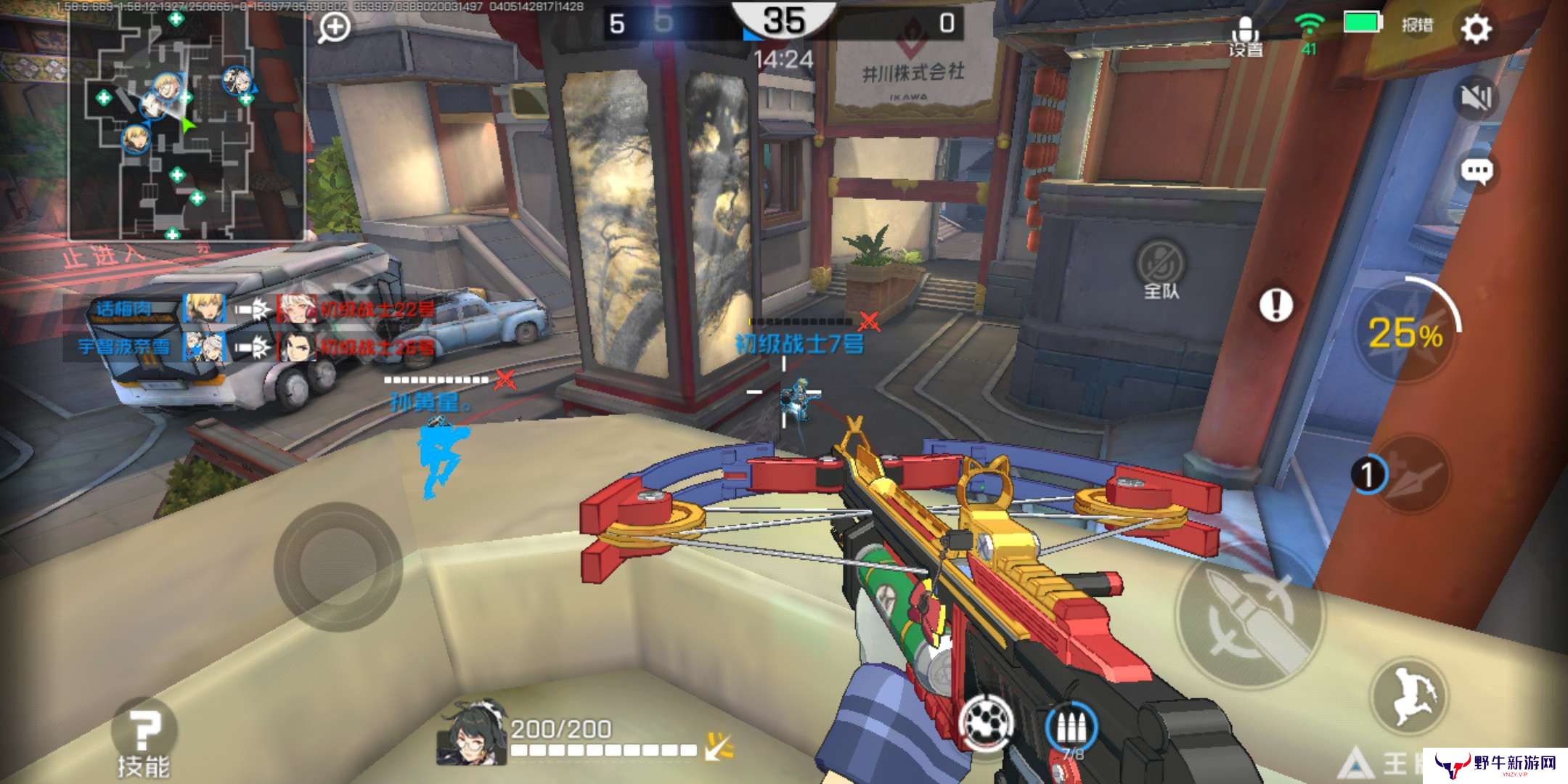Viewport: 1568px width, 784px height.
Task: Toggle the muted speaker icon
Action: pyautogui.click(x=1476, y=98)
